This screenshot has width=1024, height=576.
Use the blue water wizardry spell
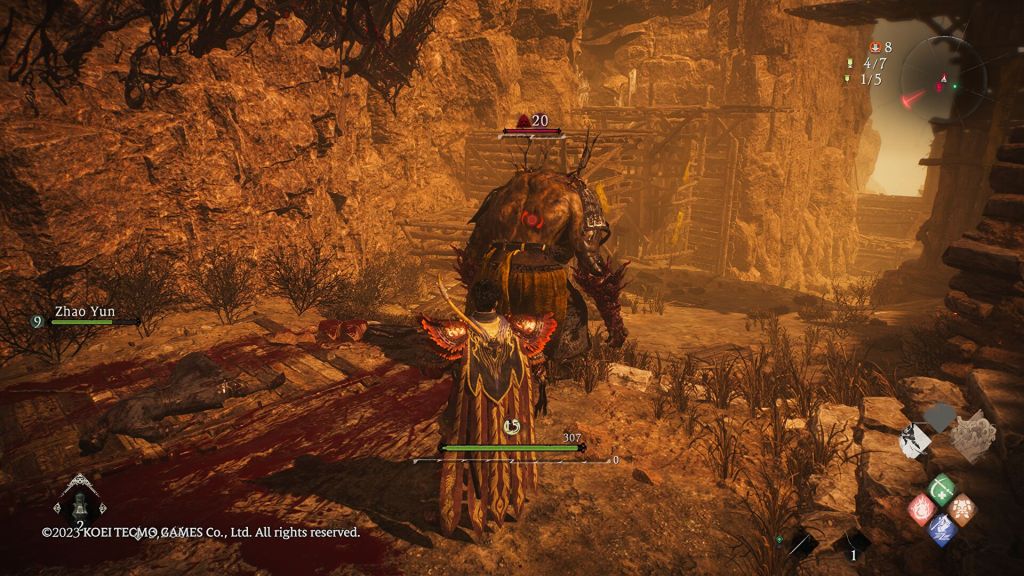pyautogui.click(x=941, y=529)
